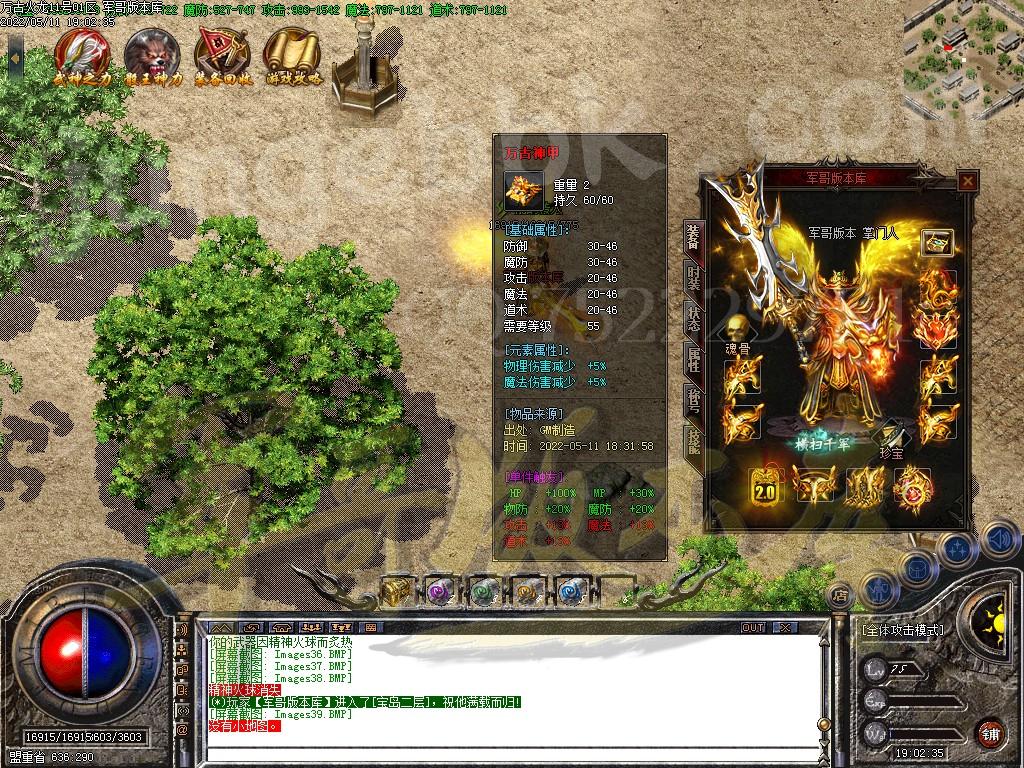The width and height of the screenshot is (1024, 768).
Task: Select the golden chest hotbar item
Action: (396, 590)
